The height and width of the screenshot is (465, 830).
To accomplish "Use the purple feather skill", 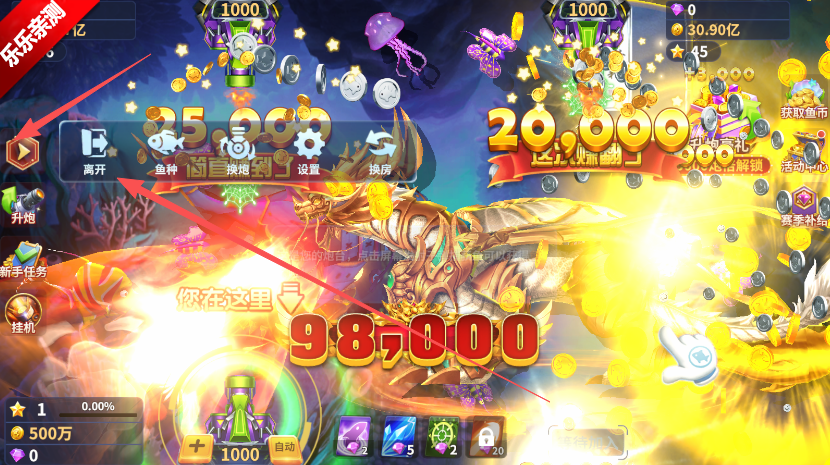I will [354, 436].
